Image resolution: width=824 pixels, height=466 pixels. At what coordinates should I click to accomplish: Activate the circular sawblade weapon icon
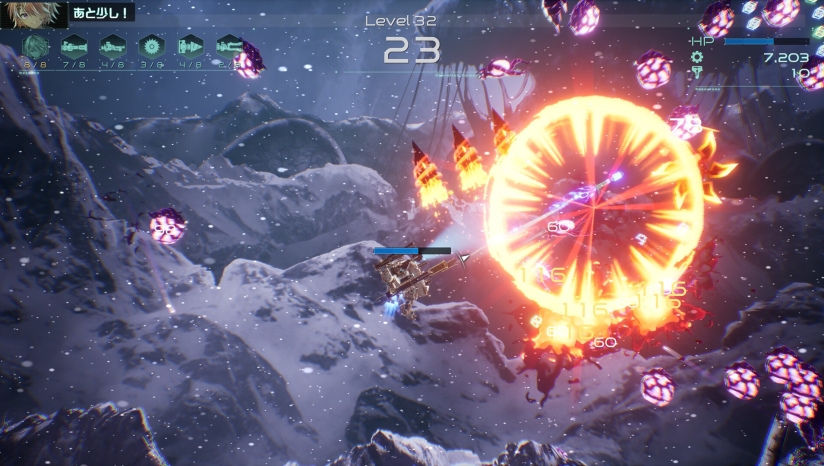[151, 46]
